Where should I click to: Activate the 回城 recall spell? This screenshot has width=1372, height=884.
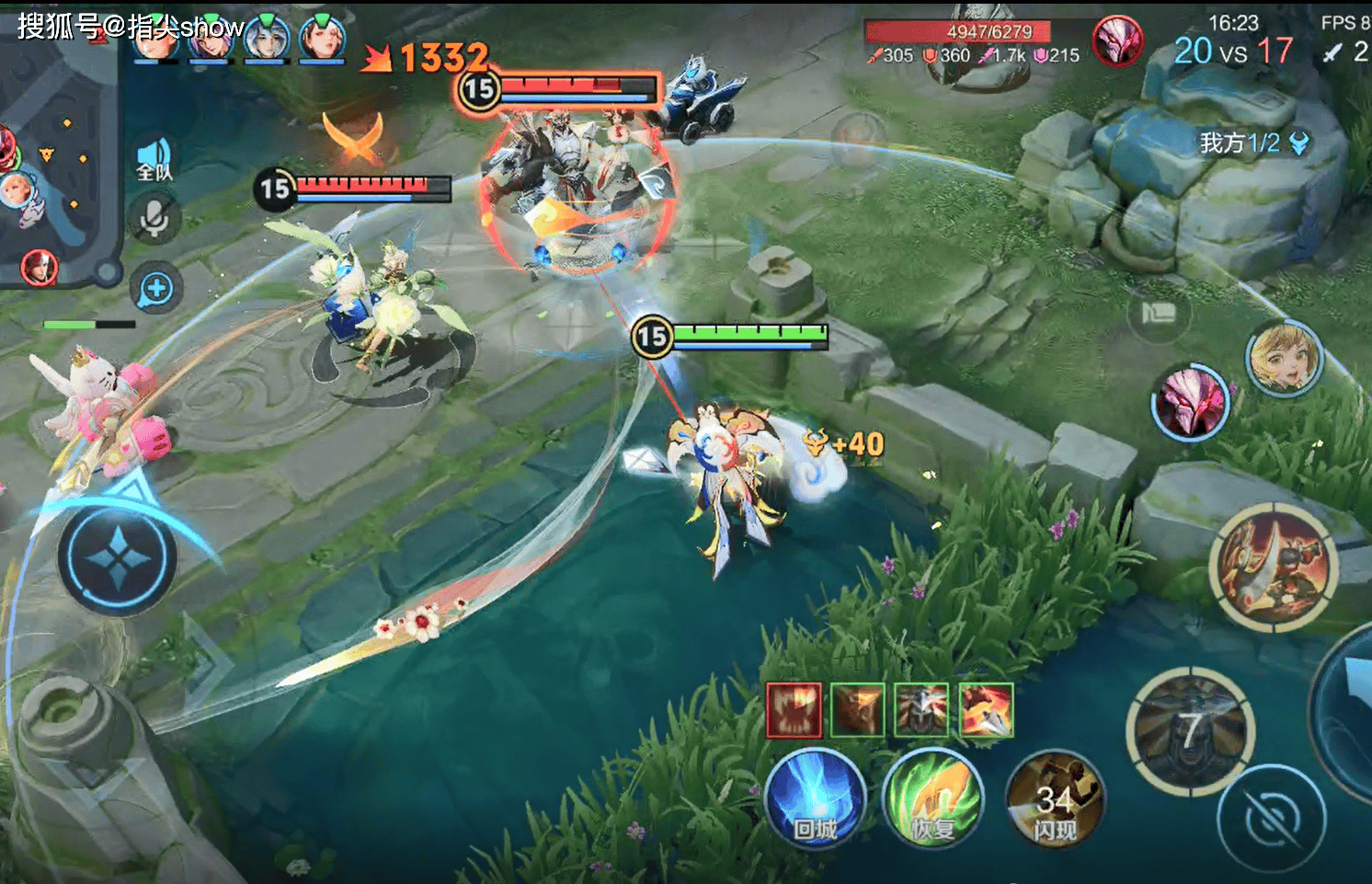click(x=815, y=798)
